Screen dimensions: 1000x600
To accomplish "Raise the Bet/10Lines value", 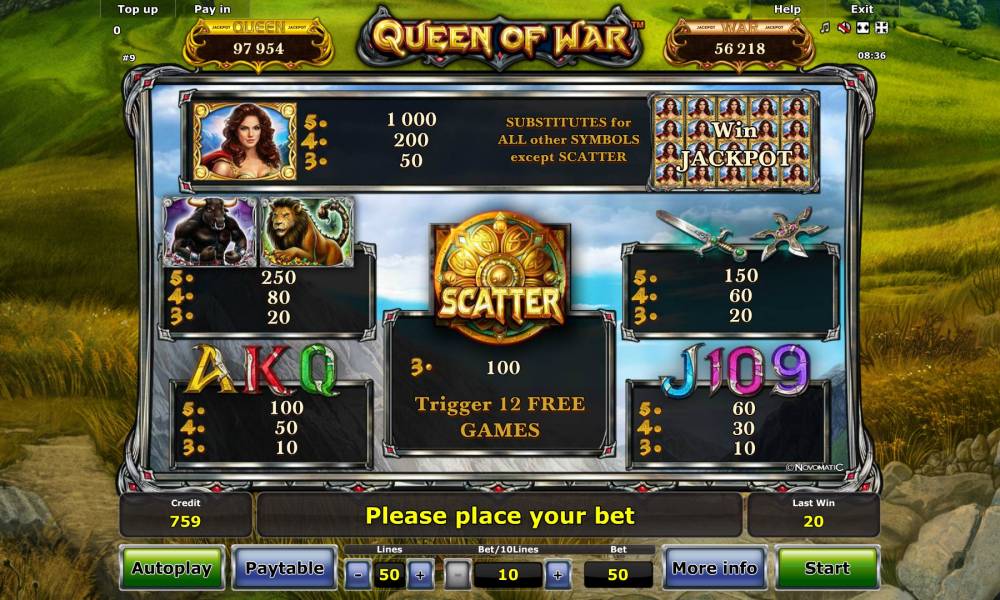I will (x=558, y=575).
